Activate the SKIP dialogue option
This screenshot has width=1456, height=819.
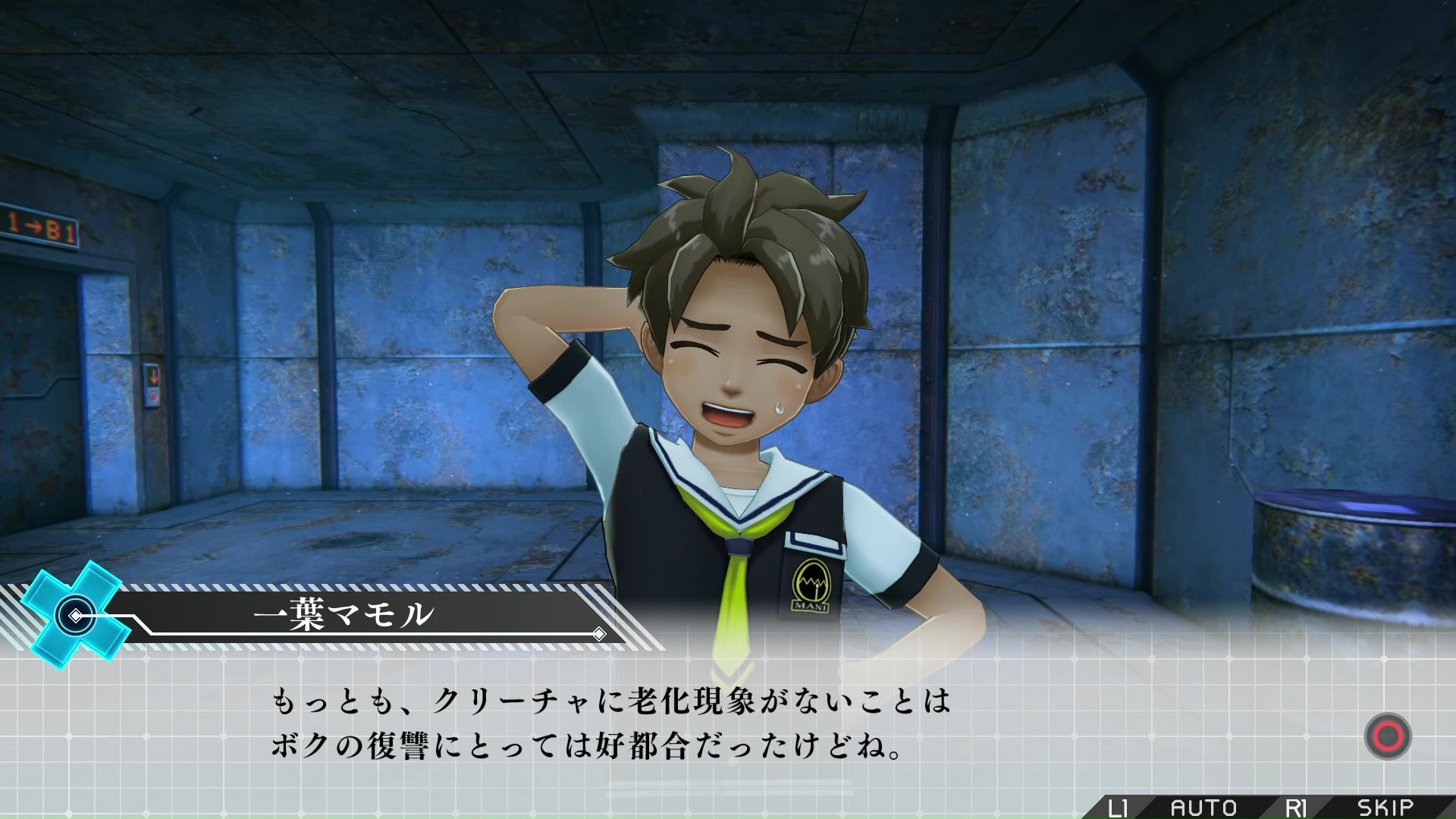coord(1385,808)
